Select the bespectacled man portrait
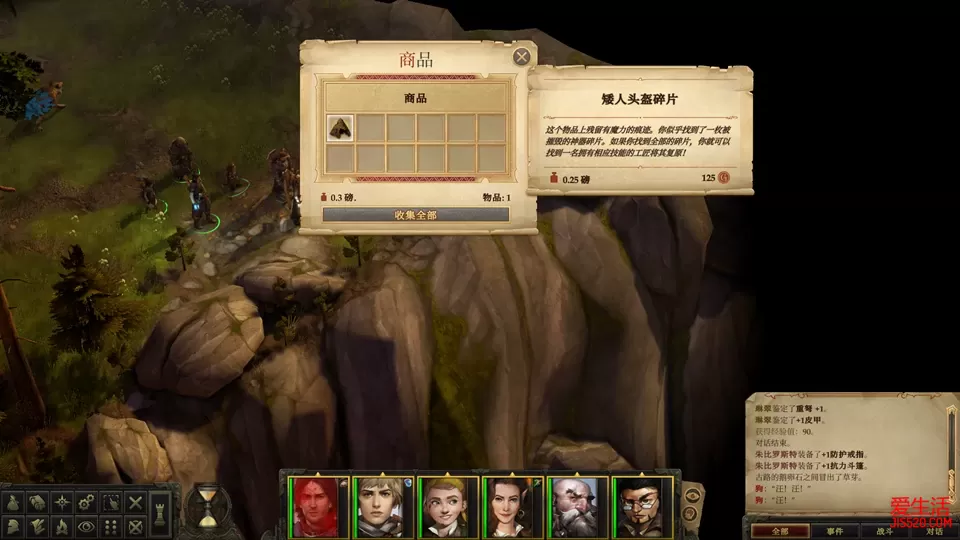The height and width of the screenshot is (540, 960). click(x=639, y=505)
